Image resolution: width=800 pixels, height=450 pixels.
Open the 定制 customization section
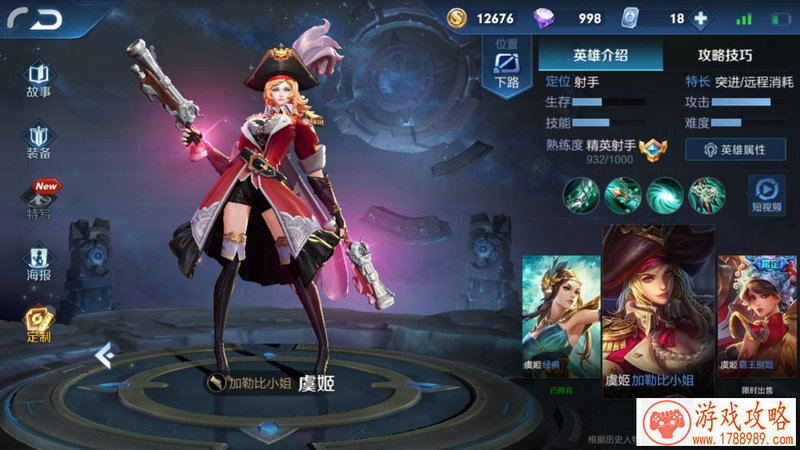pos(39,322)
